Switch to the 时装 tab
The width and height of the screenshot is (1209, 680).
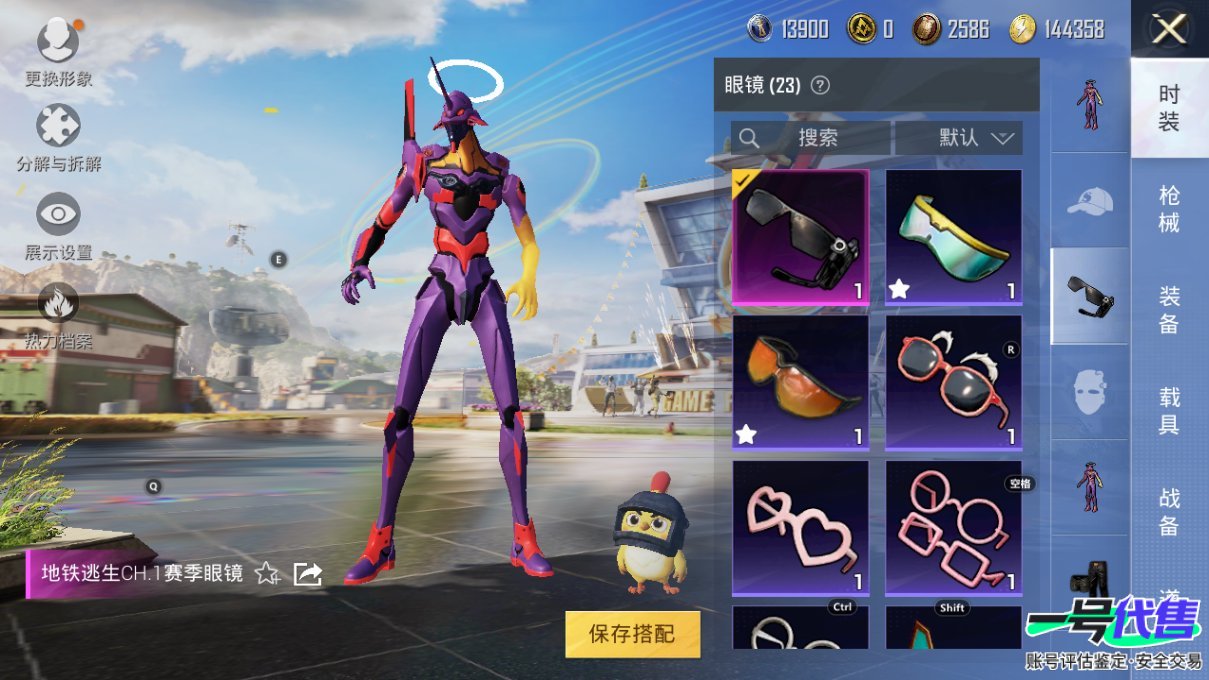(1168, 108)
